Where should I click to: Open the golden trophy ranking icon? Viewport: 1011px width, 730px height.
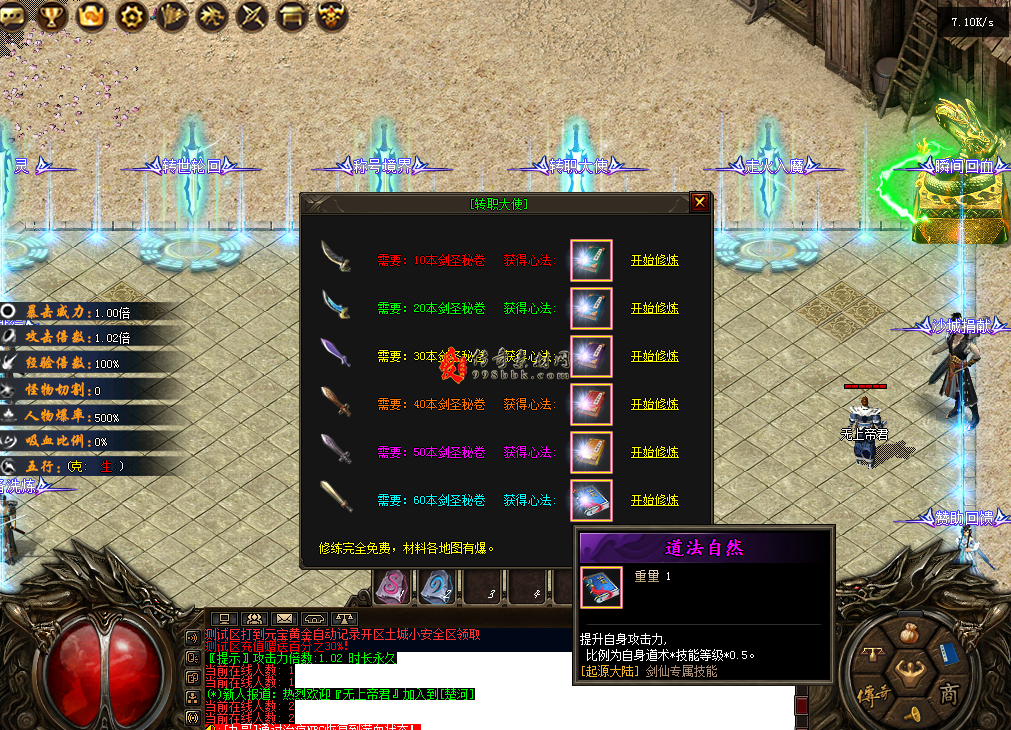[52, 15]
